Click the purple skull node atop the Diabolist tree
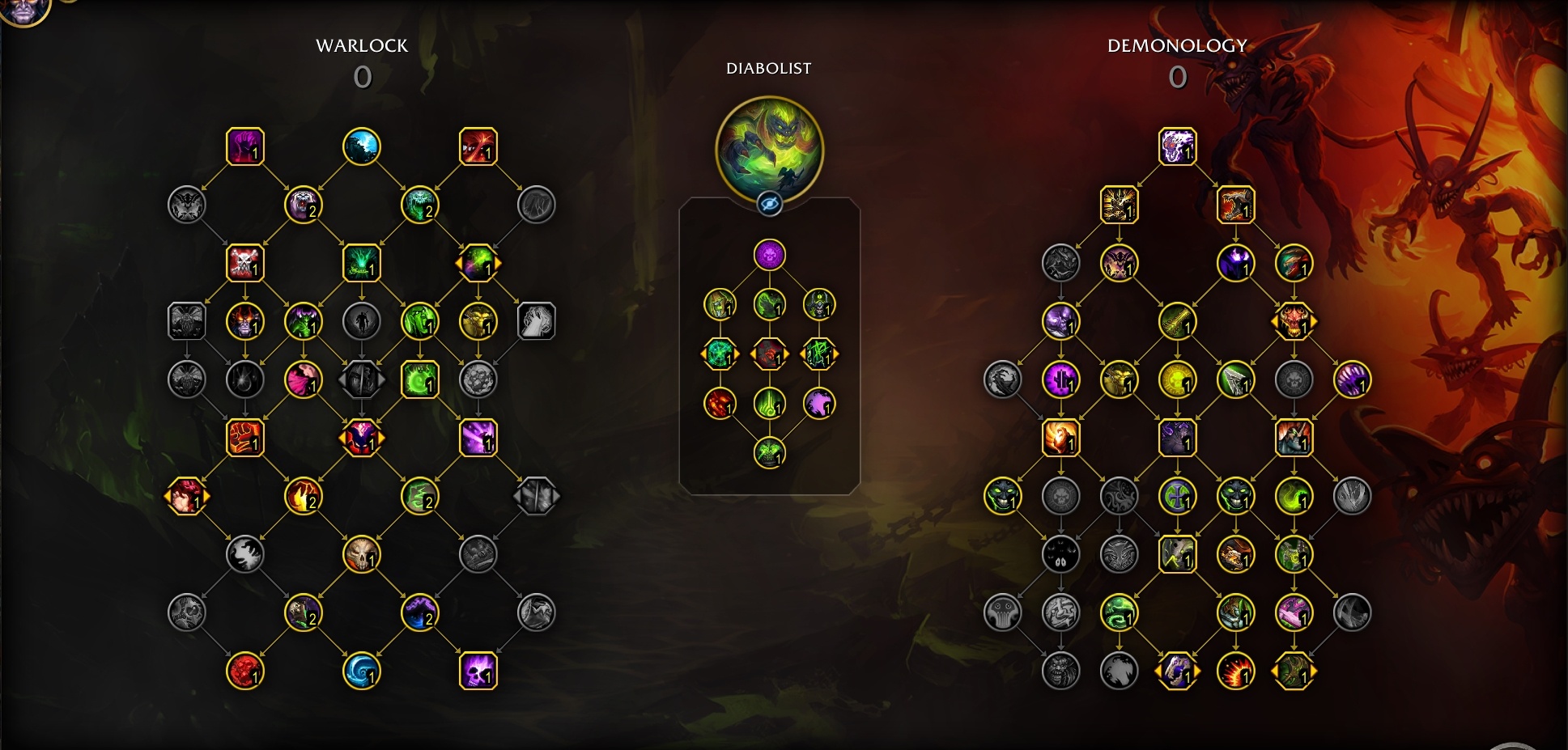1568x750 pixels. coord(771,253)
